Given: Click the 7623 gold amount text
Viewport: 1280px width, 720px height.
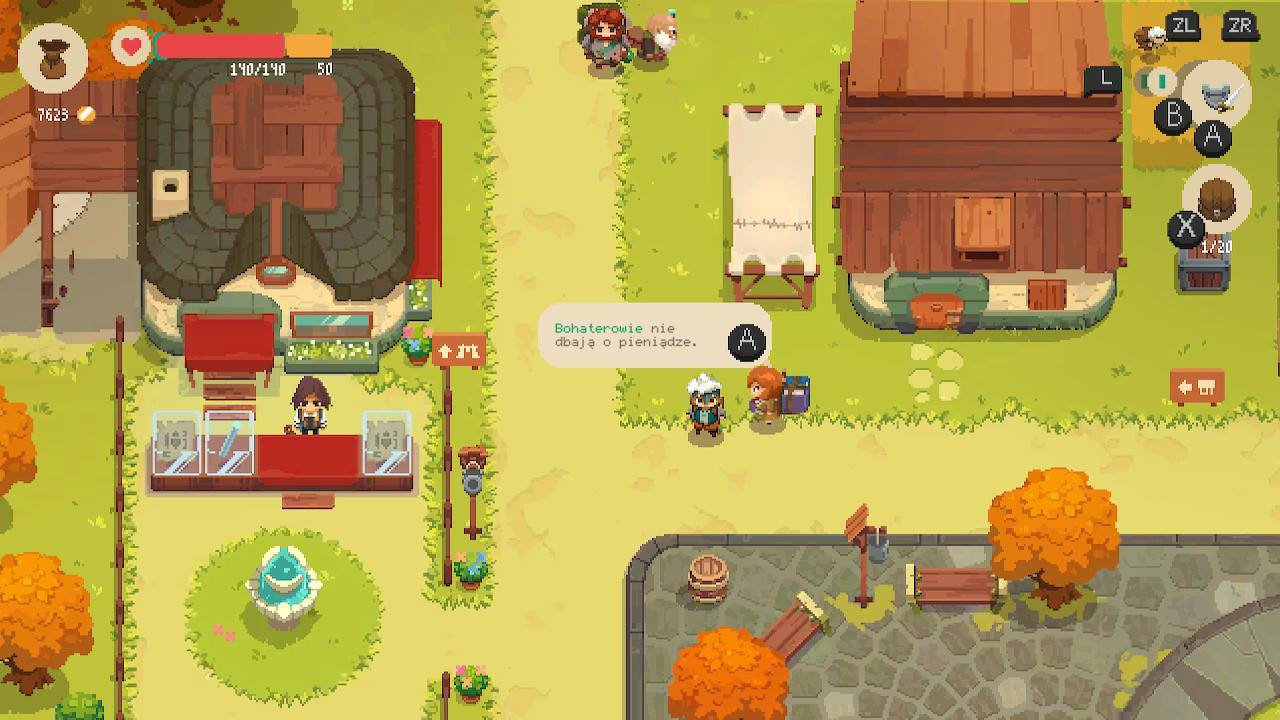Looking at the screenshot, I should point(52,113).
